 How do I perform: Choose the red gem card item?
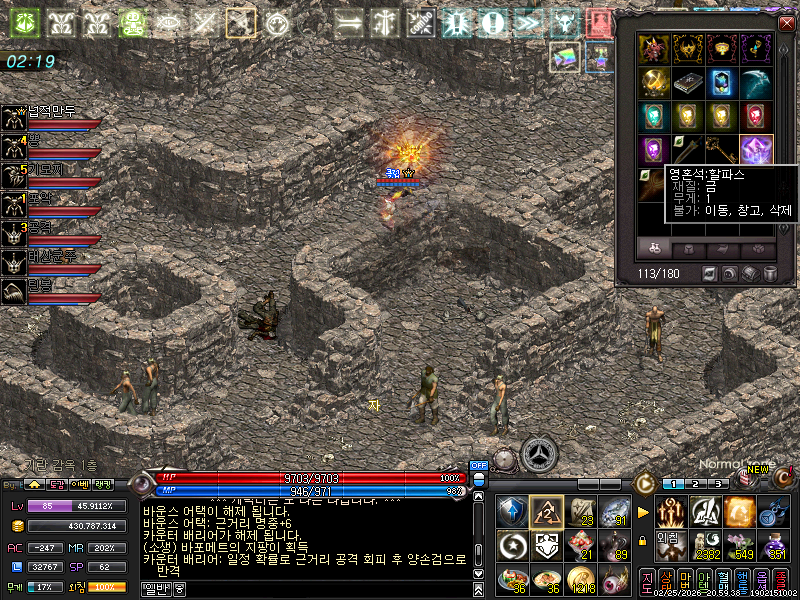pyautogui.click(x=755, y=116)
